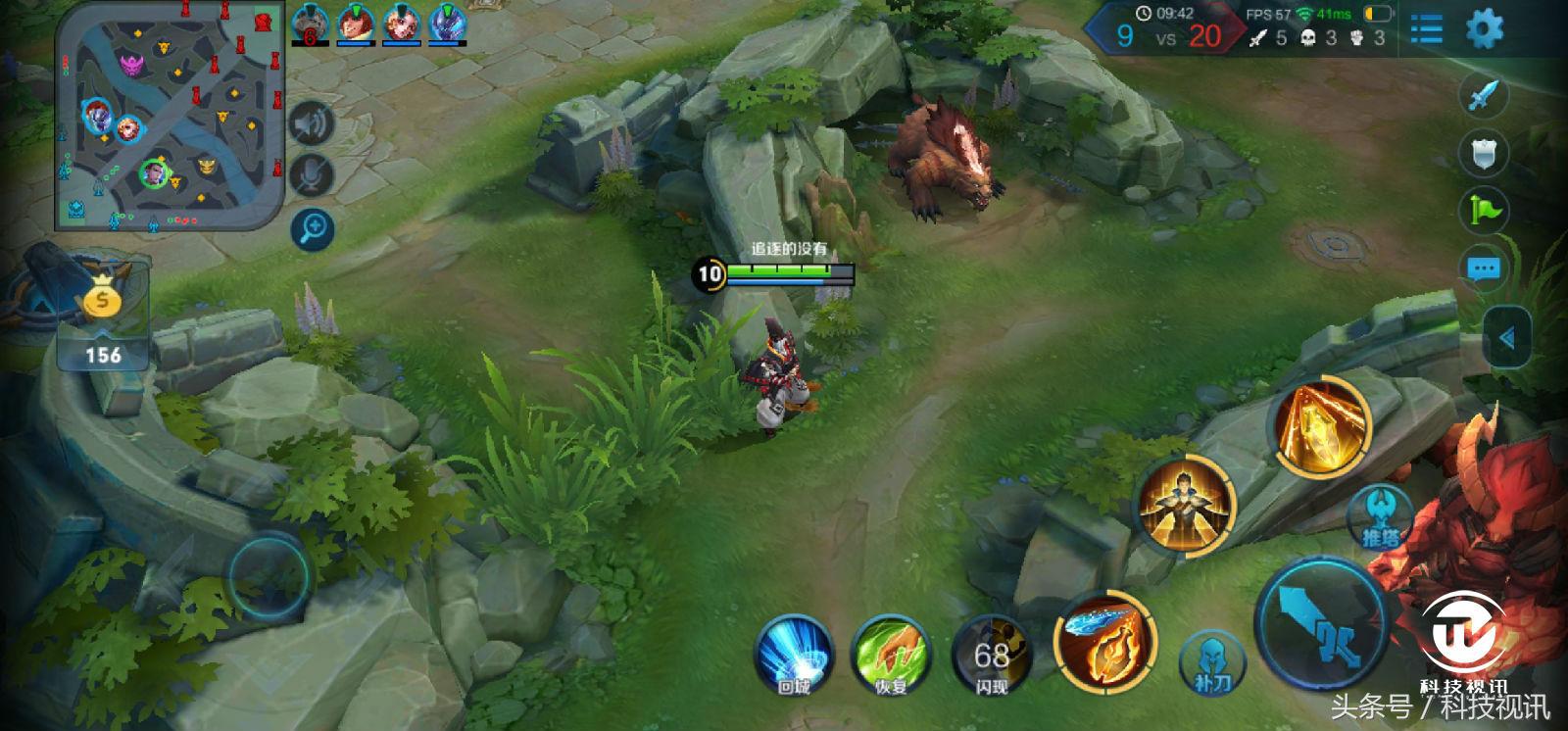Open the gold coin shop

(x=102, y=301)
